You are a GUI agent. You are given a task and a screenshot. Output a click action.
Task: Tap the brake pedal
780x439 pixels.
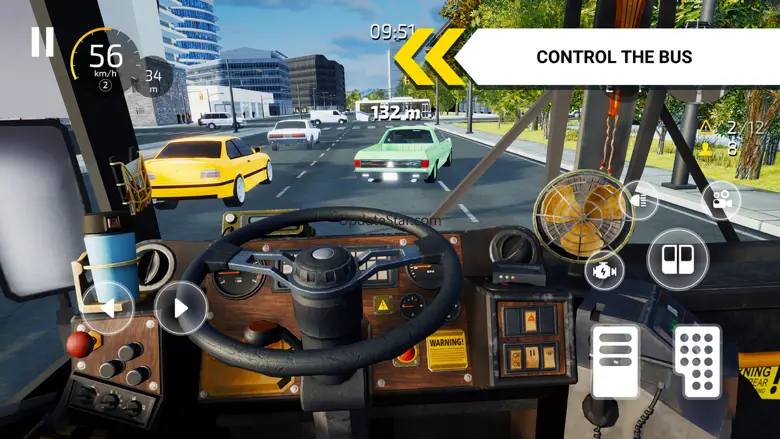(614, 360)
